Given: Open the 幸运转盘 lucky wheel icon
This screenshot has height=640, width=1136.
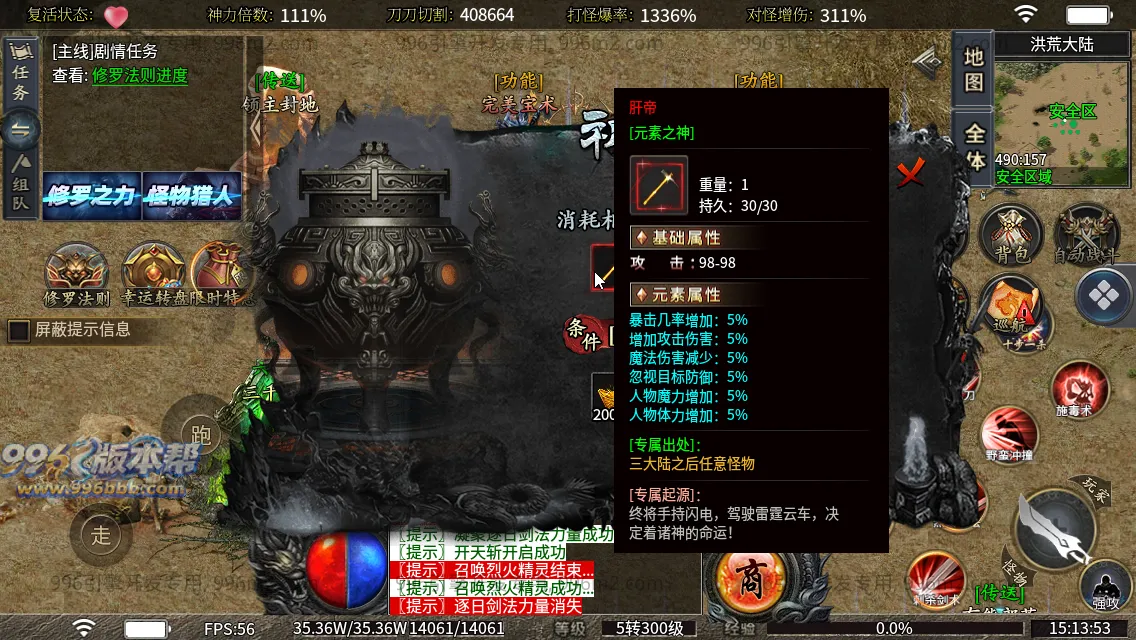Looking at the screenshot, I should 152,273.
